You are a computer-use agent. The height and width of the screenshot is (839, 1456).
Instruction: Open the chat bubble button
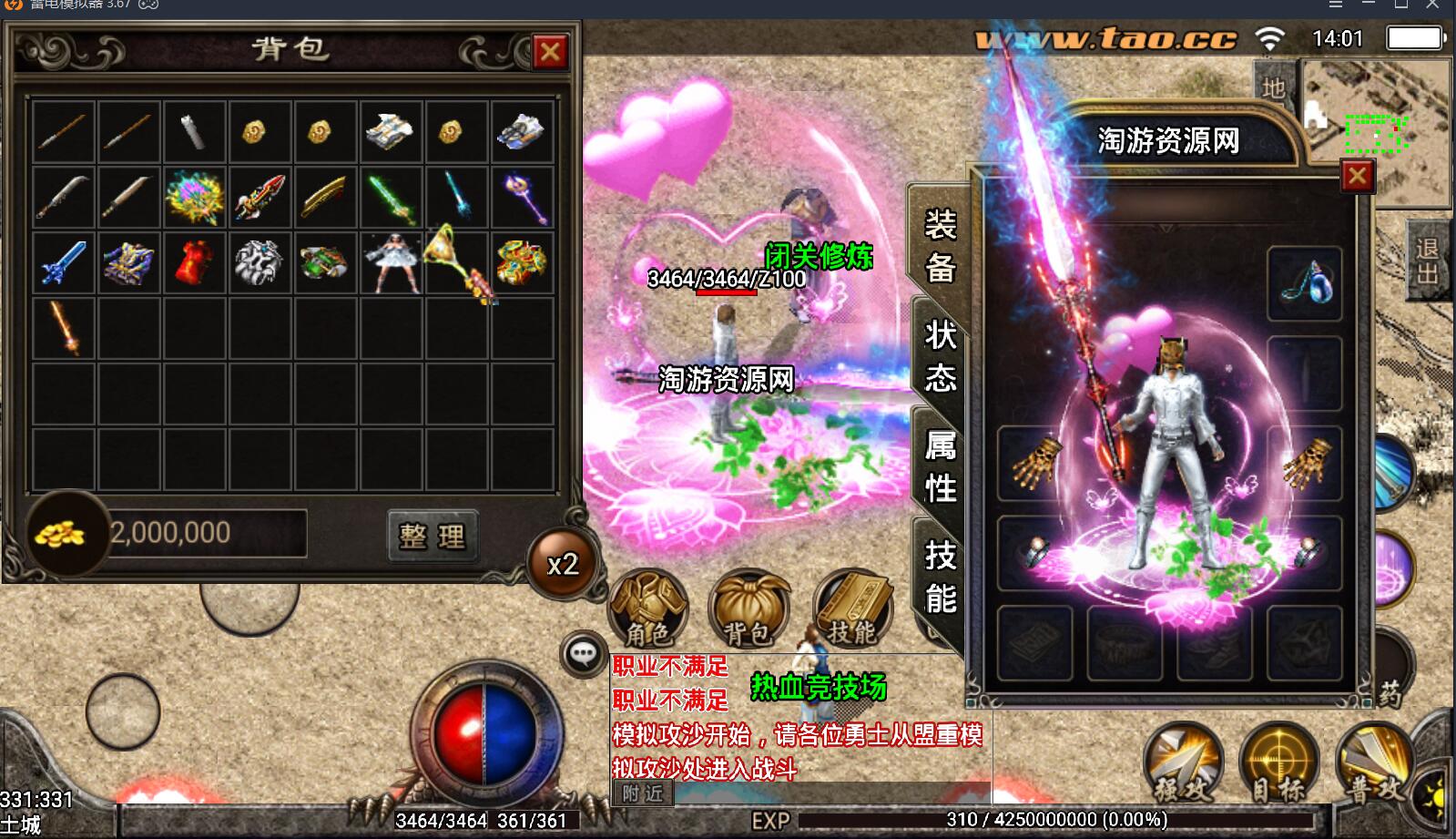[x=583, y=653]
